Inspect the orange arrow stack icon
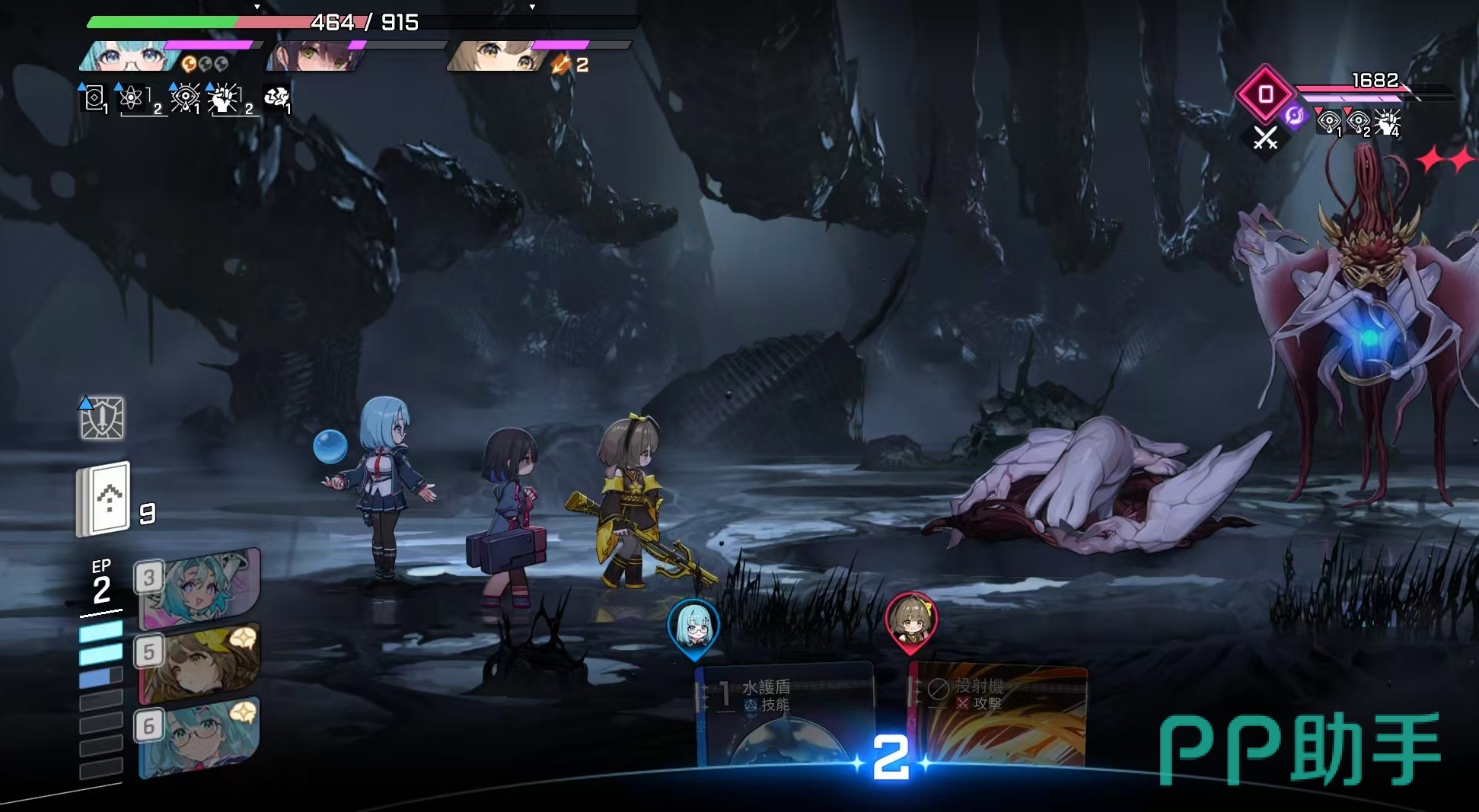 [561, 65]
